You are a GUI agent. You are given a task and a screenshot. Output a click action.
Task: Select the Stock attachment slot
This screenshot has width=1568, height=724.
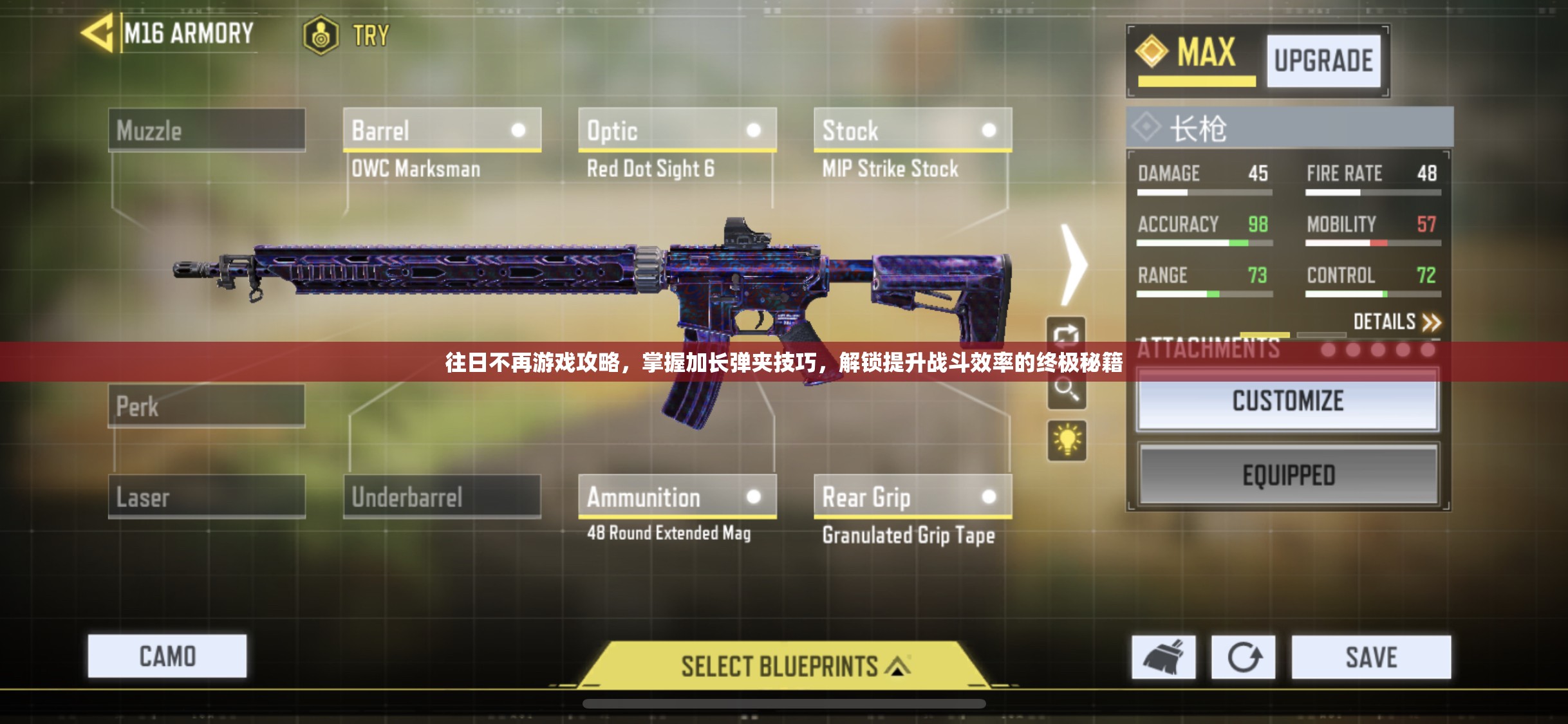[x=913, y=131]
